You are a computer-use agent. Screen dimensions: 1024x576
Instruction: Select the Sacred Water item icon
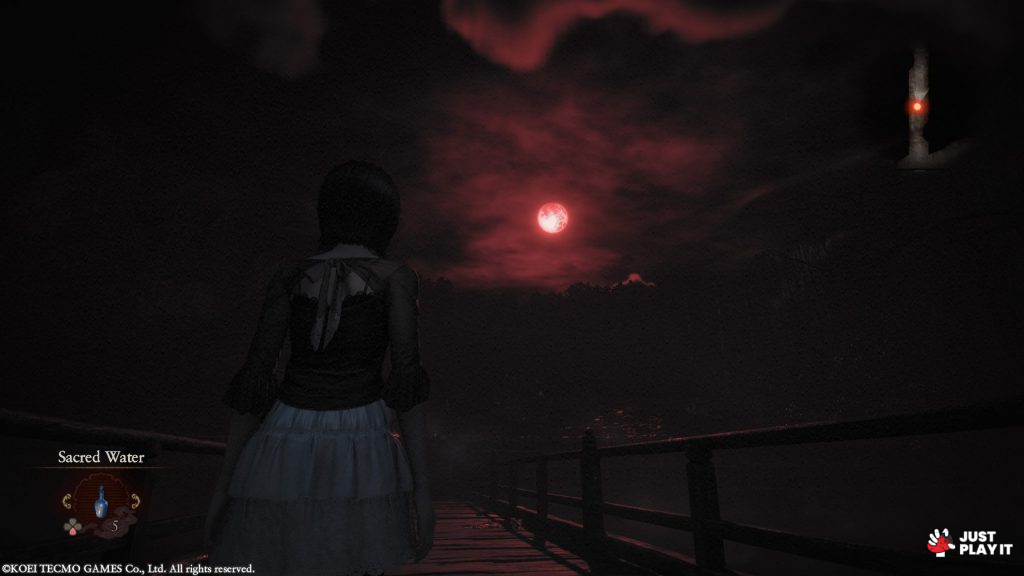tap(100, 500)
